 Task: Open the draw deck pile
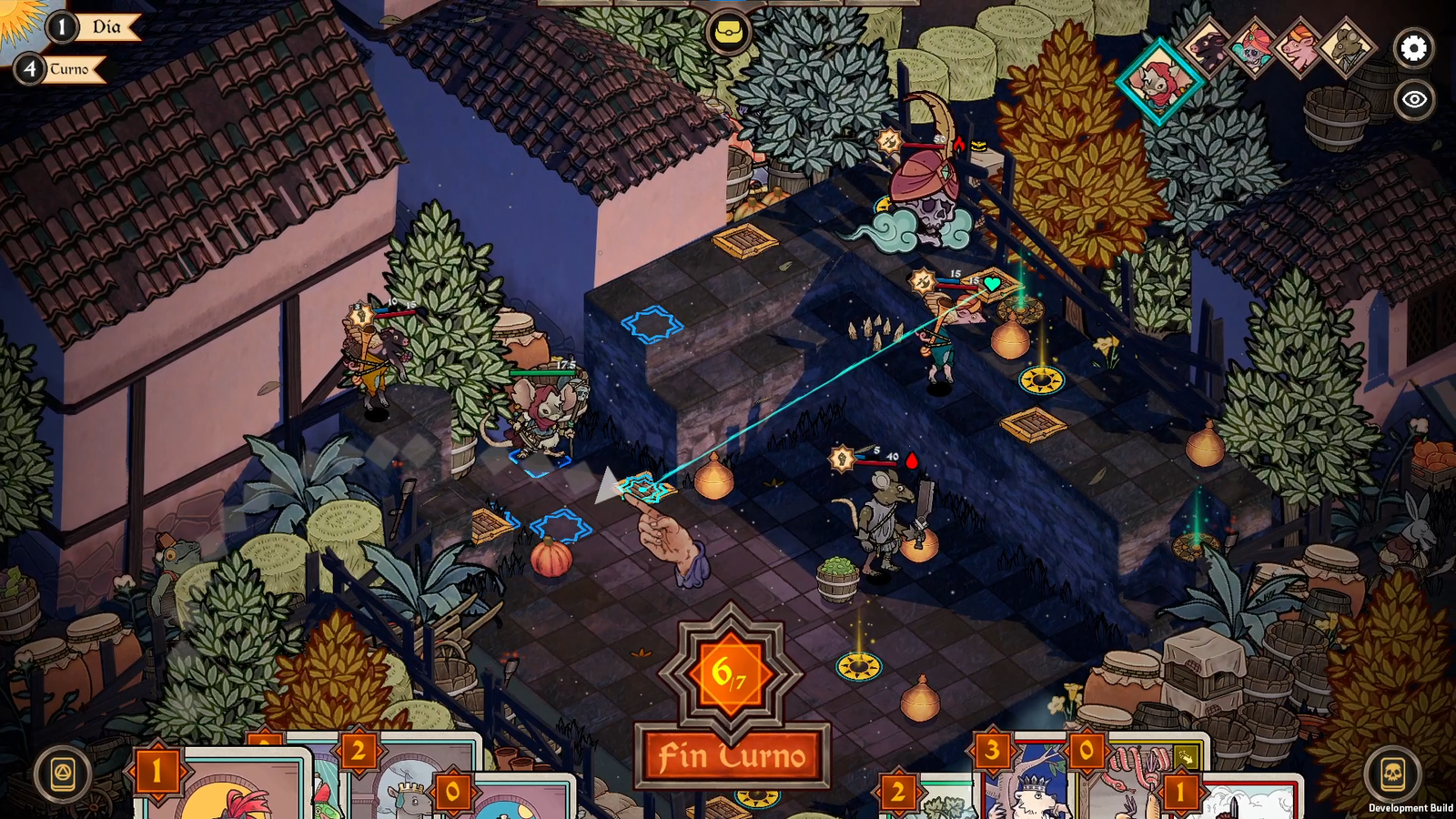[x=63, y=774]
